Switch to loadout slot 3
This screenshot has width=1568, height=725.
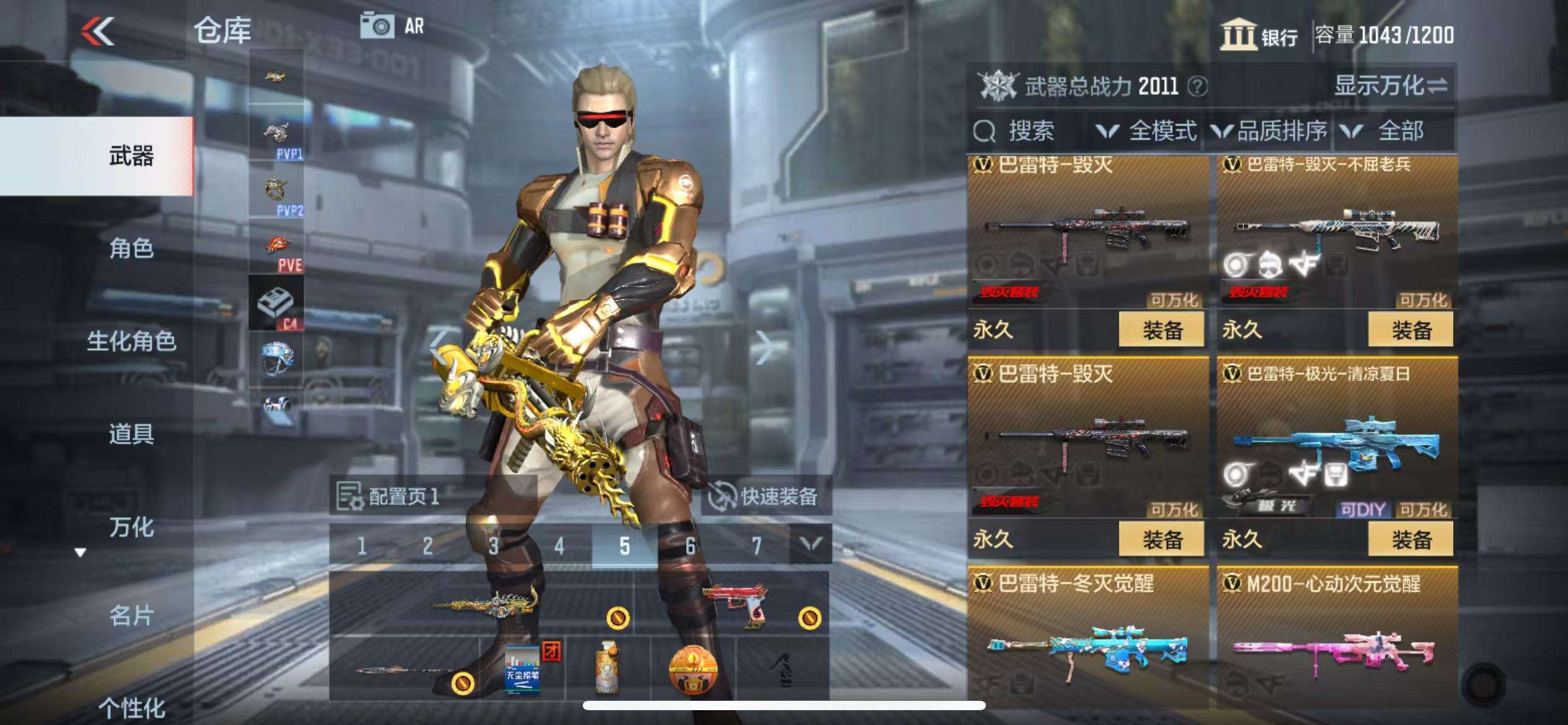493,546
